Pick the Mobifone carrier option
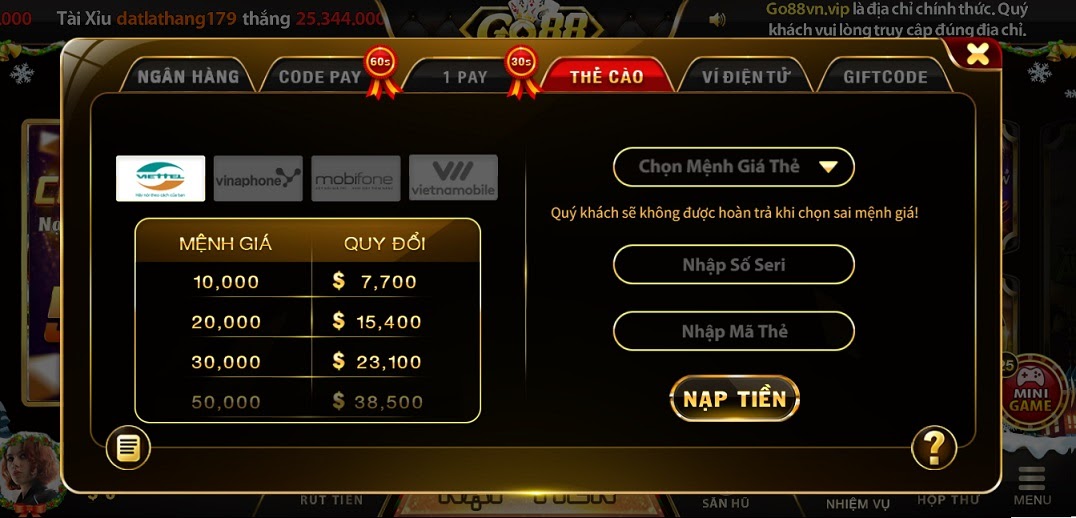 point(355,178)
